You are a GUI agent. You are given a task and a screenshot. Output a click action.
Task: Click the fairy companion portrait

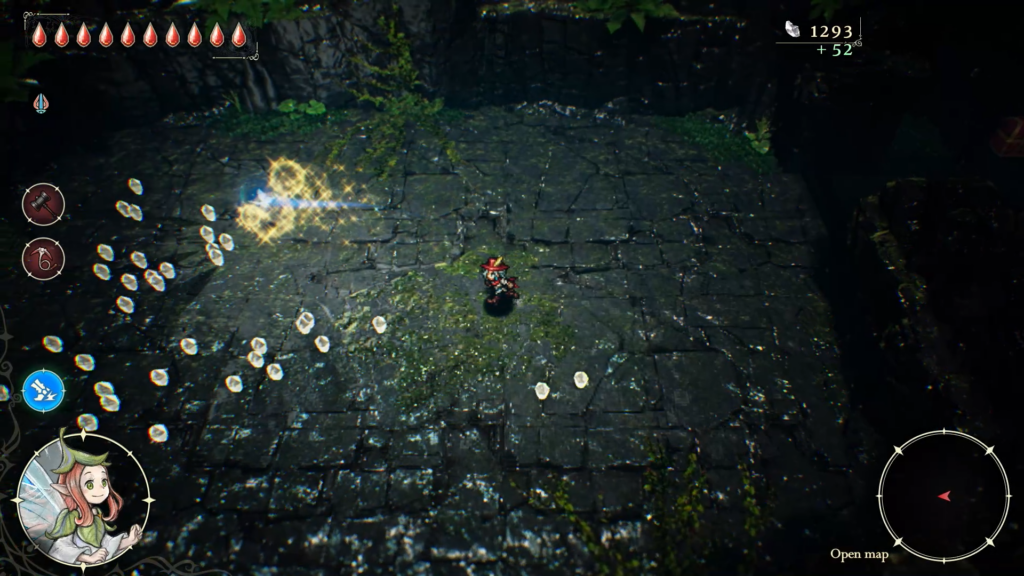pyautogui.click(x=83, y=499)
